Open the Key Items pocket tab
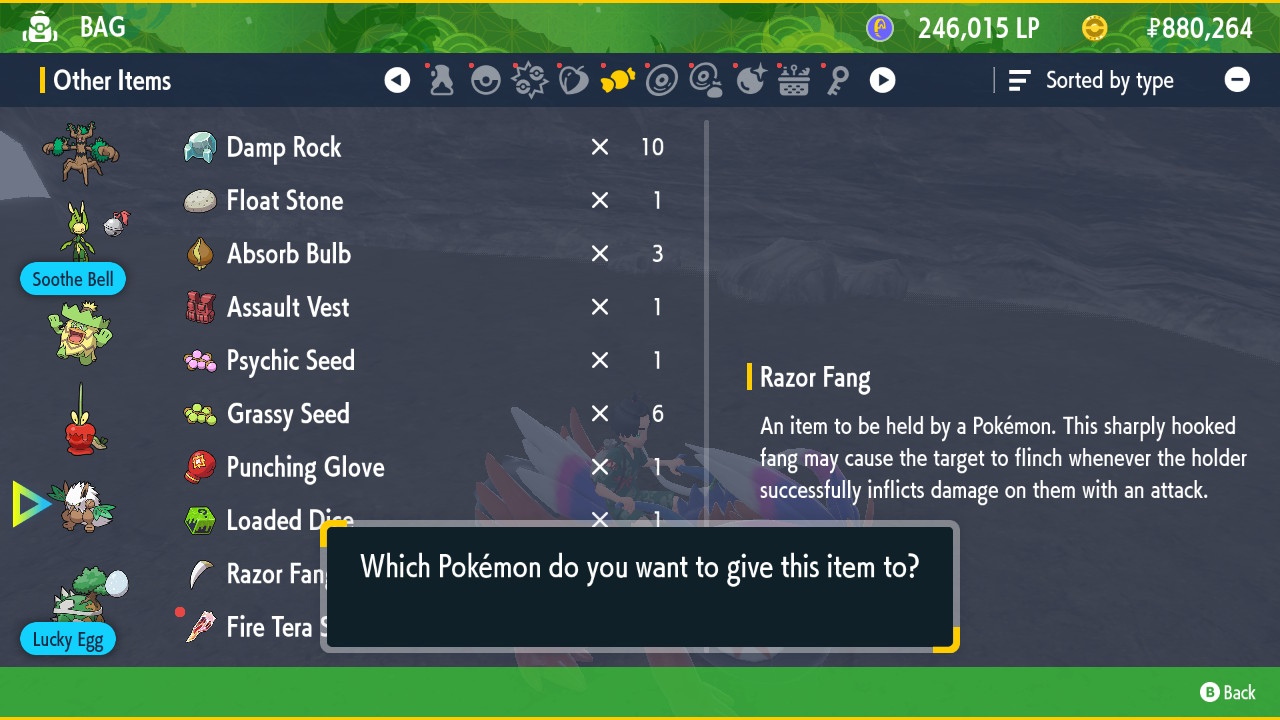The height and width of the screenshot is (720, 1280). coord(838,81)
